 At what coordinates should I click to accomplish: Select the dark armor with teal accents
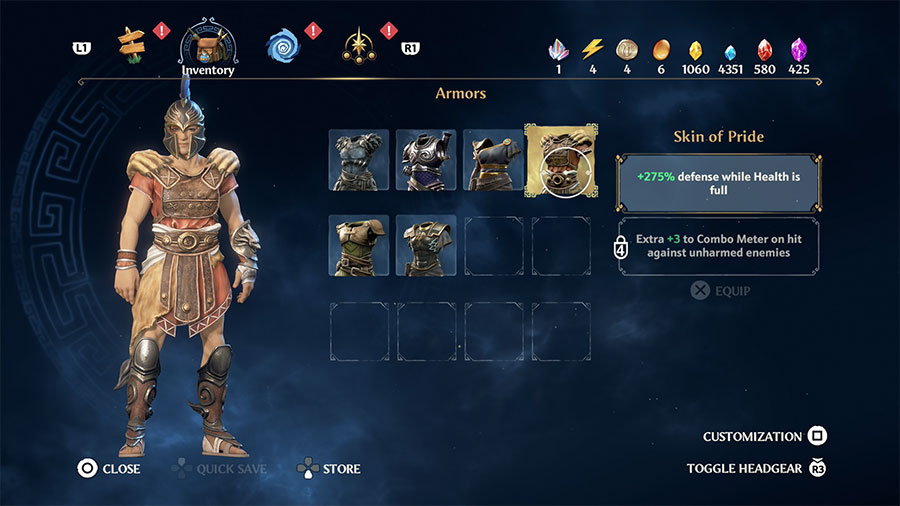[x=426, y=245]
